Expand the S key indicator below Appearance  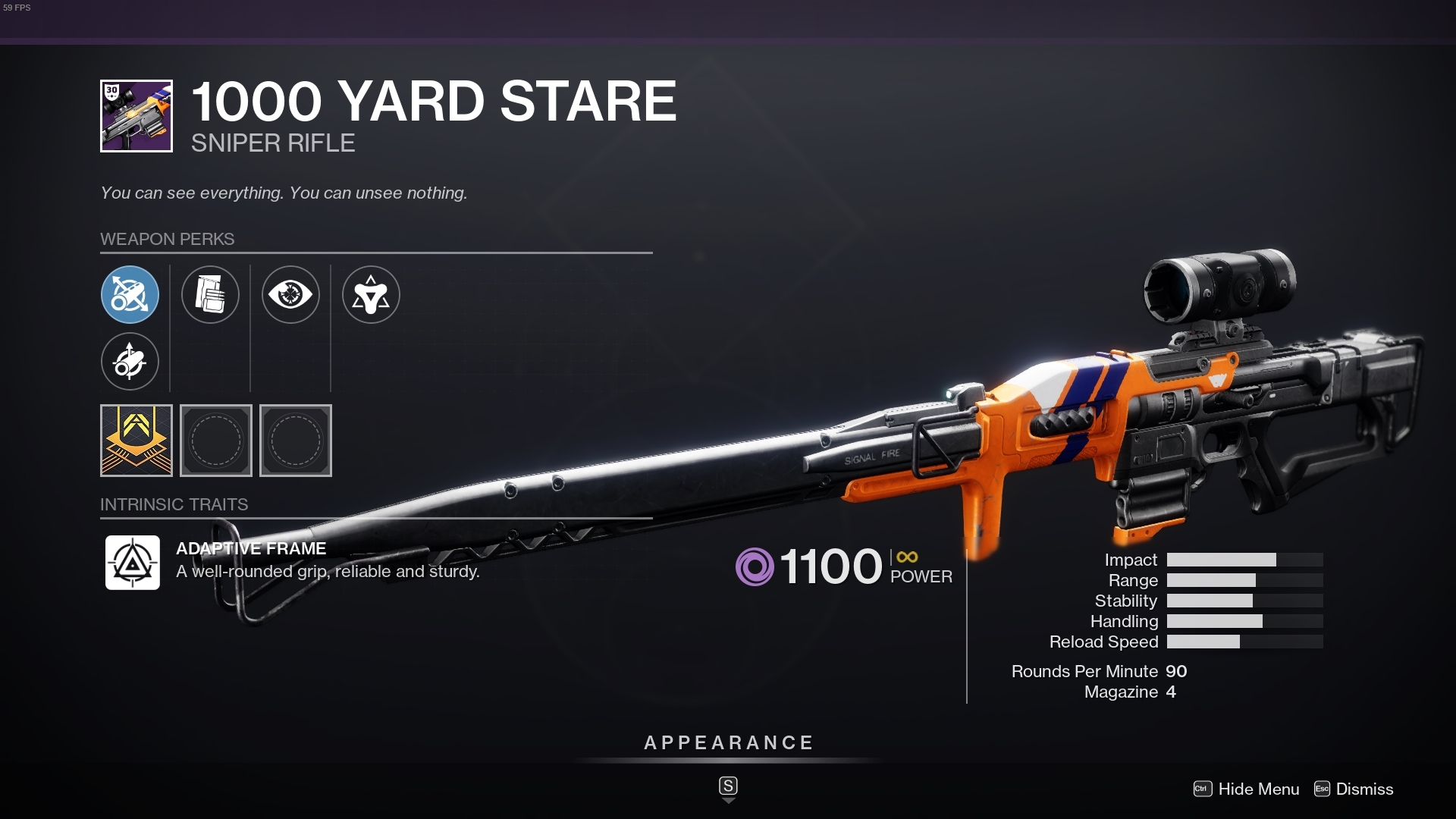(728, 787)
